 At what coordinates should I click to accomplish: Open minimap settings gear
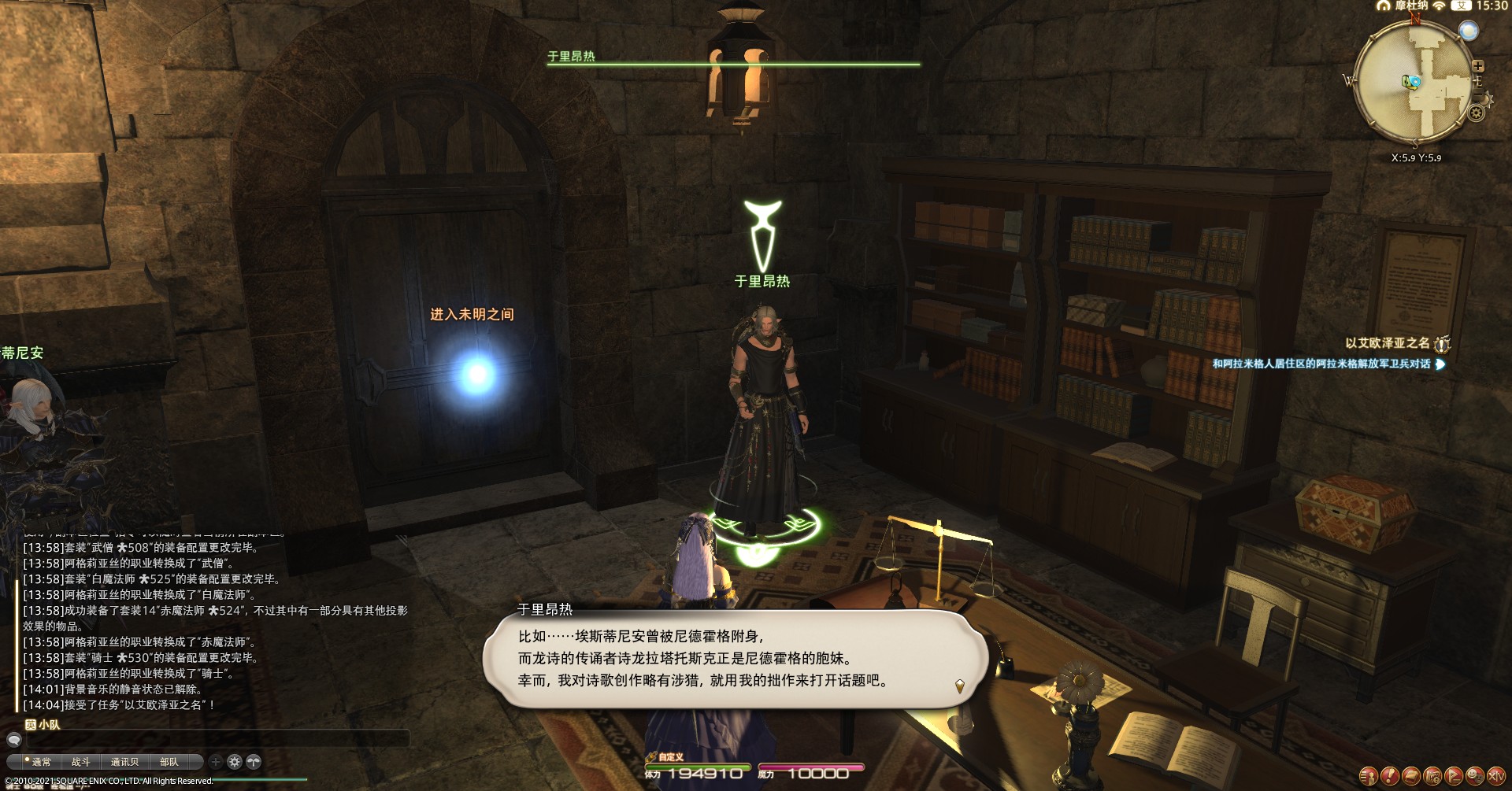coord(1477,113)
